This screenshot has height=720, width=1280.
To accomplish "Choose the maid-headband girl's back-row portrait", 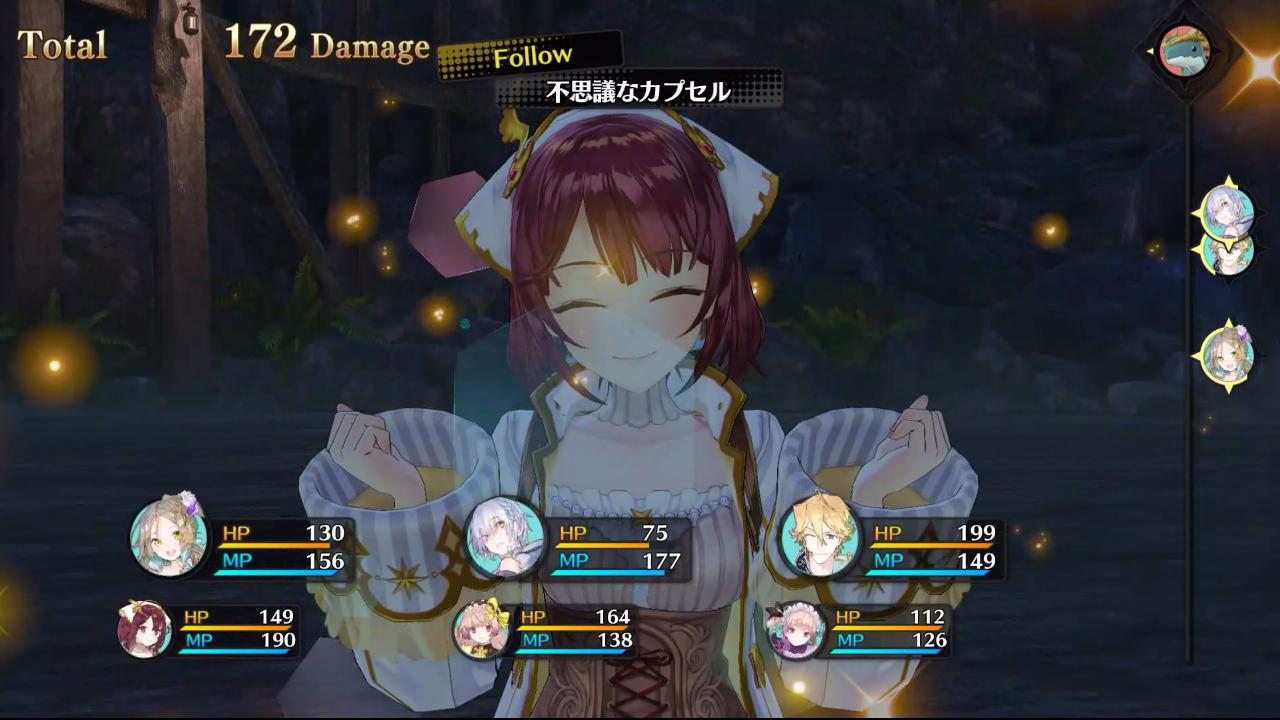I will click(x=795, y=630).
